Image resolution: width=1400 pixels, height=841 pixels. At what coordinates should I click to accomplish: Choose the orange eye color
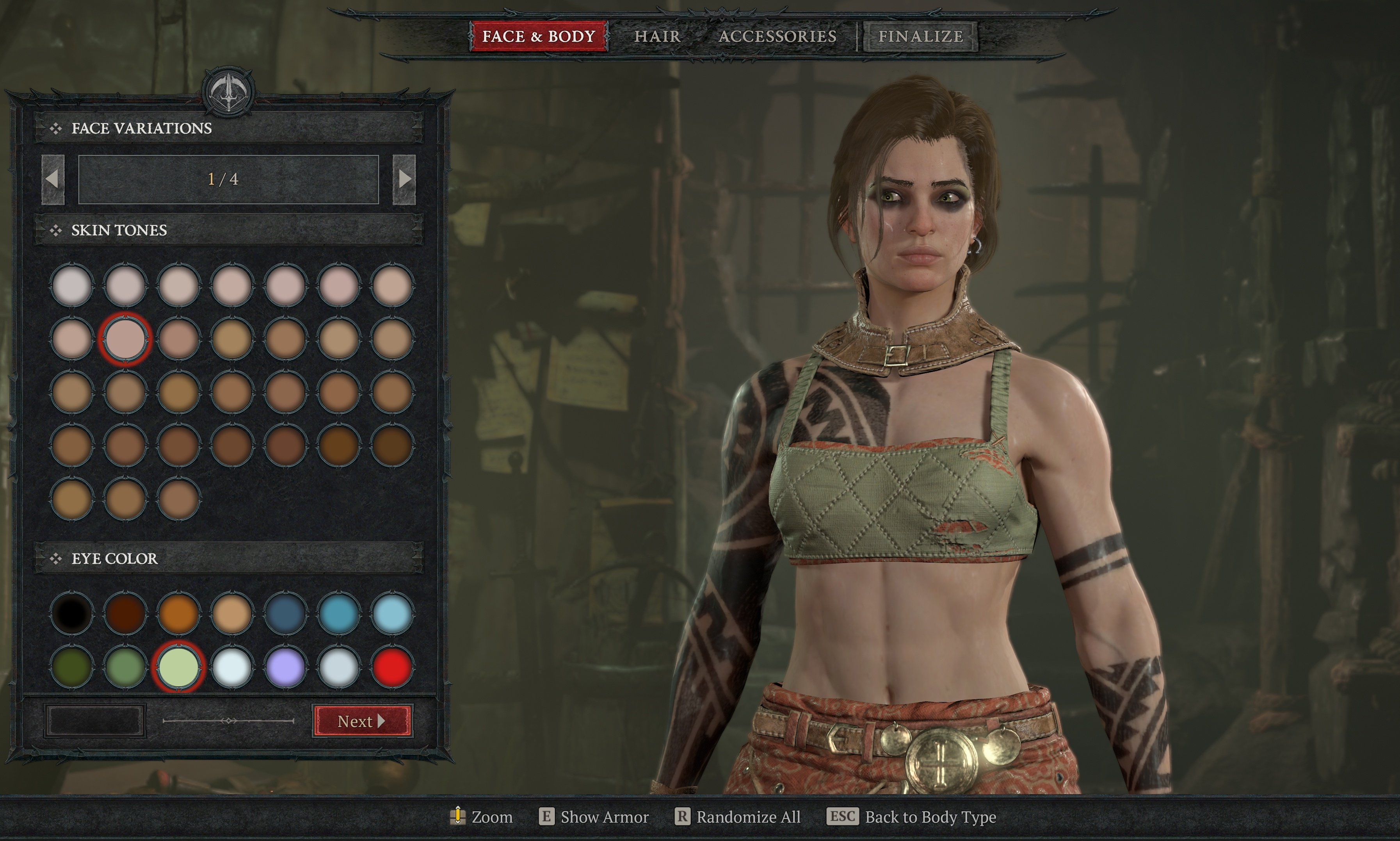click(178, 613)
